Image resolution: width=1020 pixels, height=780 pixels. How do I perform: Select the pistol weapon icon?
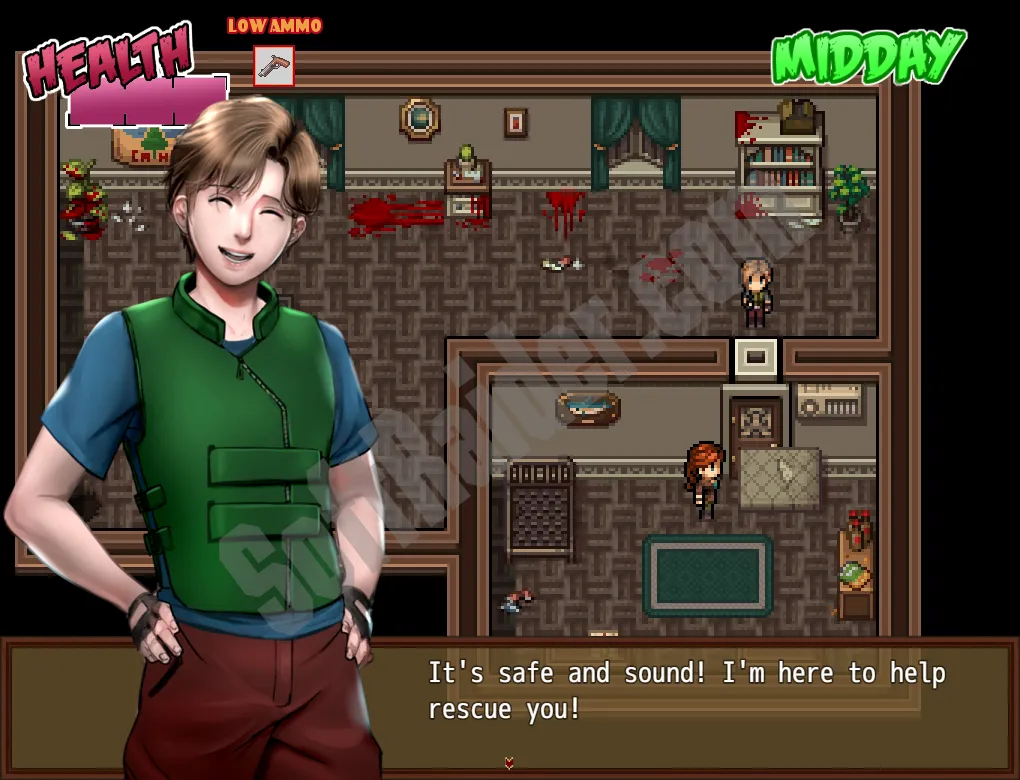(x=273, y=66)
